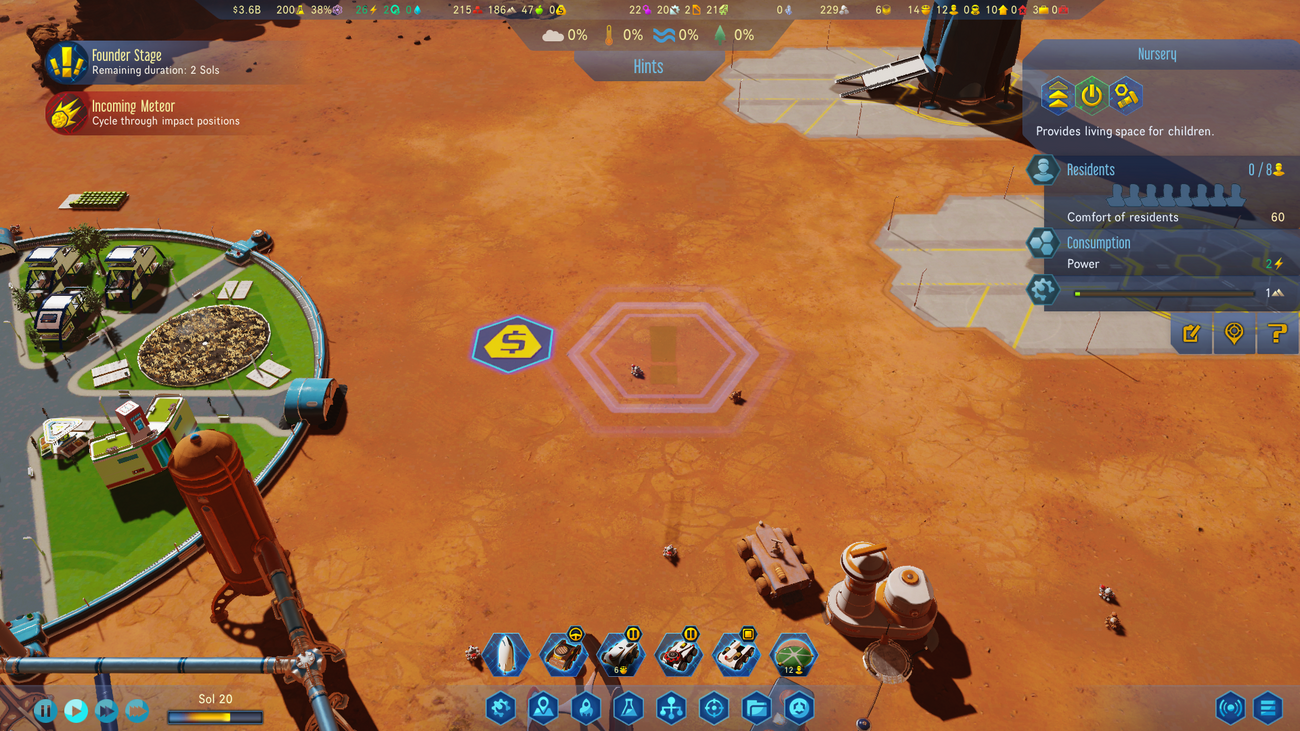Screen dimensions: 1300x731
Task: Toggle the Nursery power button
Action: [x=1091, y=96]
